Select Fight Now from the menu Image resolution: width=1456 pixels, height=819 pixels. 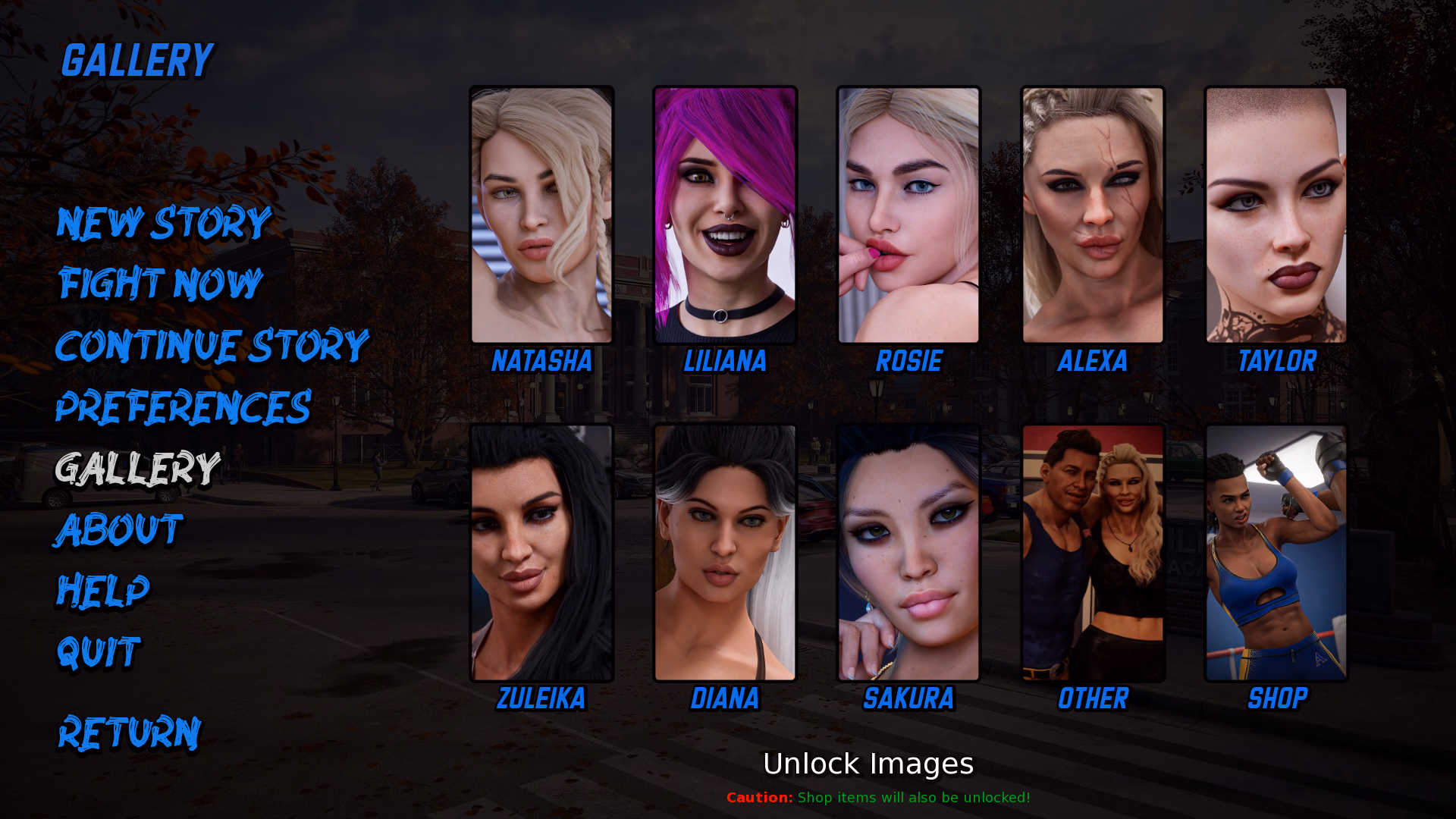(161, 284)
